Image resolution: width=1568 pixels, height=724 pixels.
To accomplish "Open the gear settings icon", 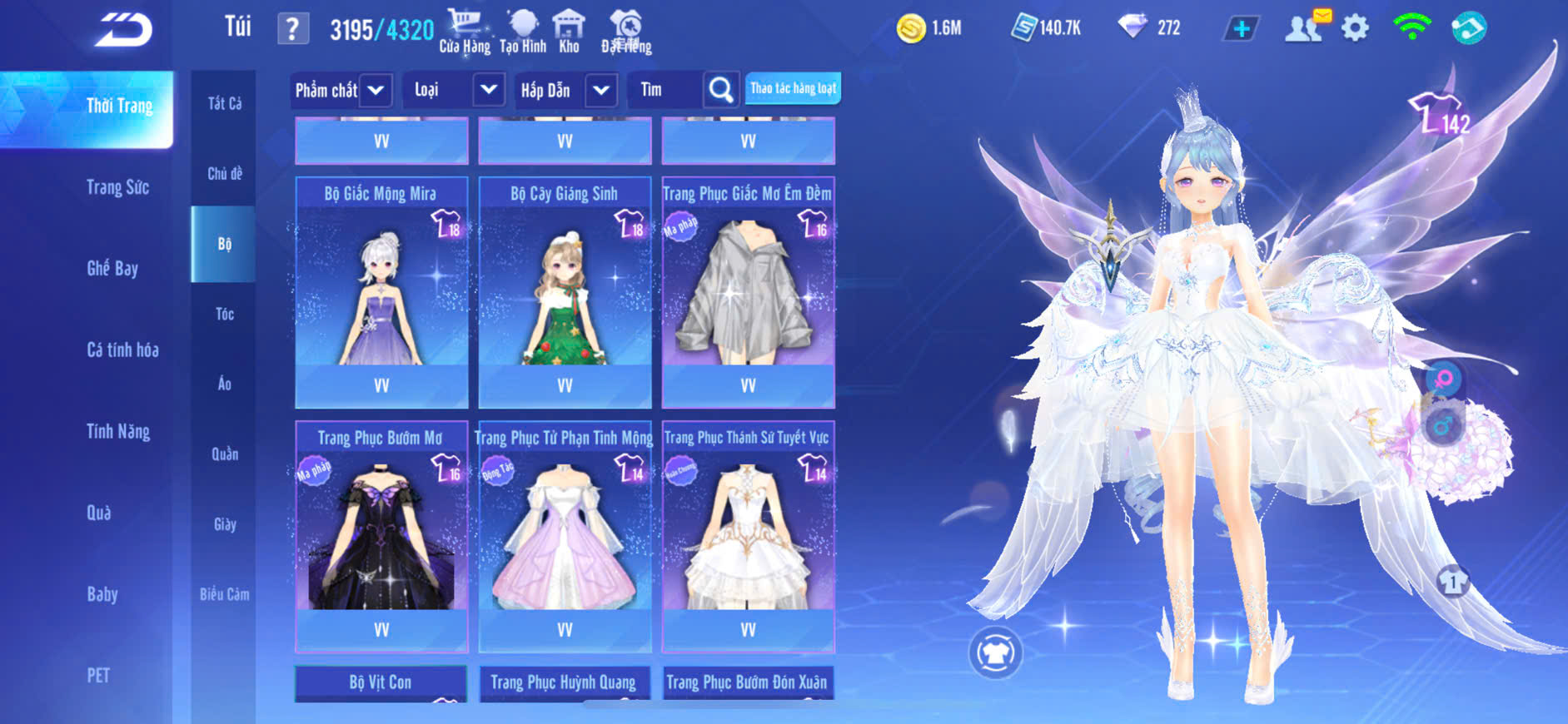I will pos(1355,28).
